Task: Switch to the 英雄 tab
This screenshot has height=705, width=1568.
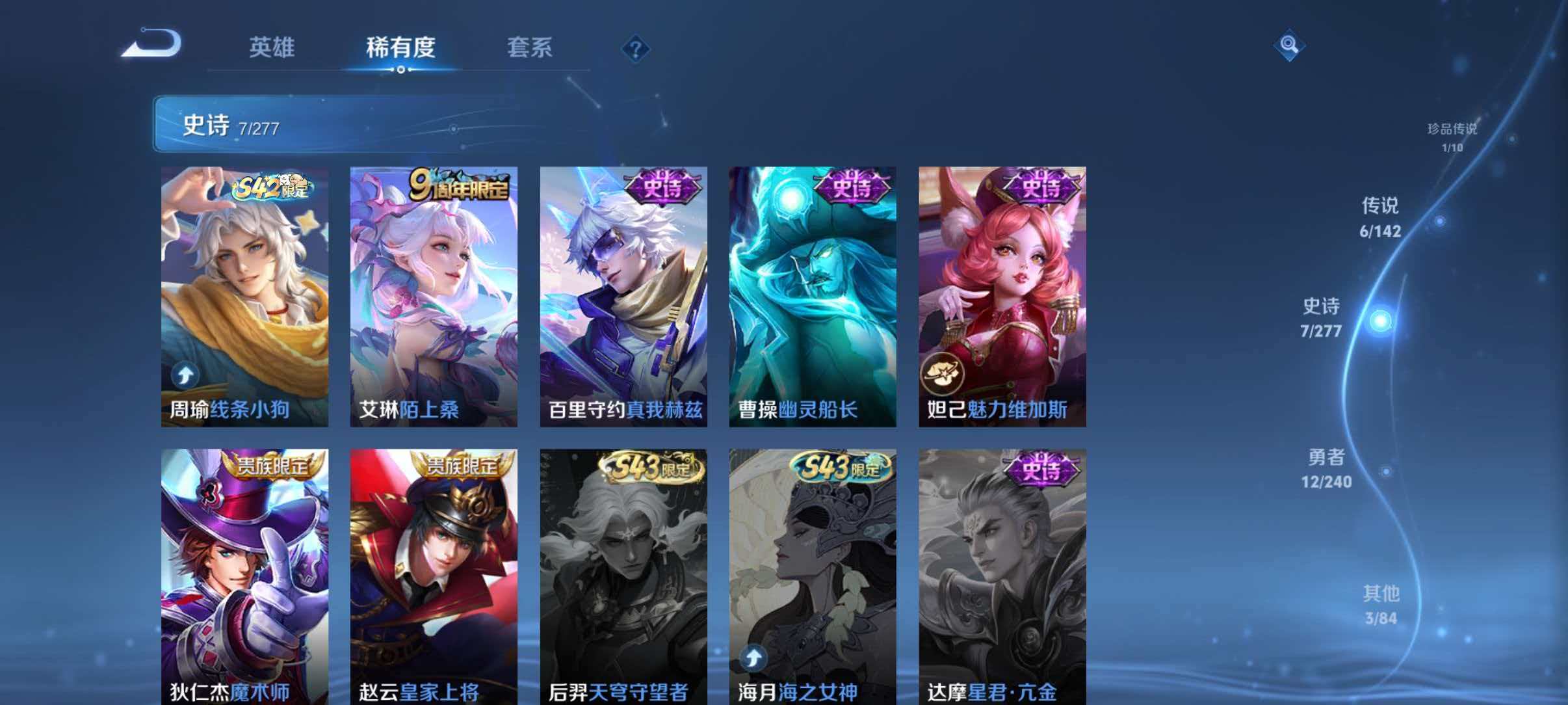Action: (x=273, y=47)
